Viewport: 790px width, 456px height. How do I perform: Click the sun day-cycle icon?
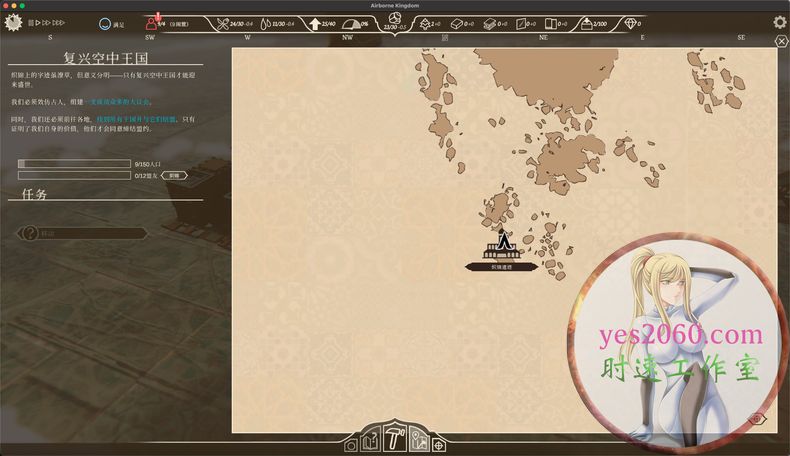pos(14,21)
